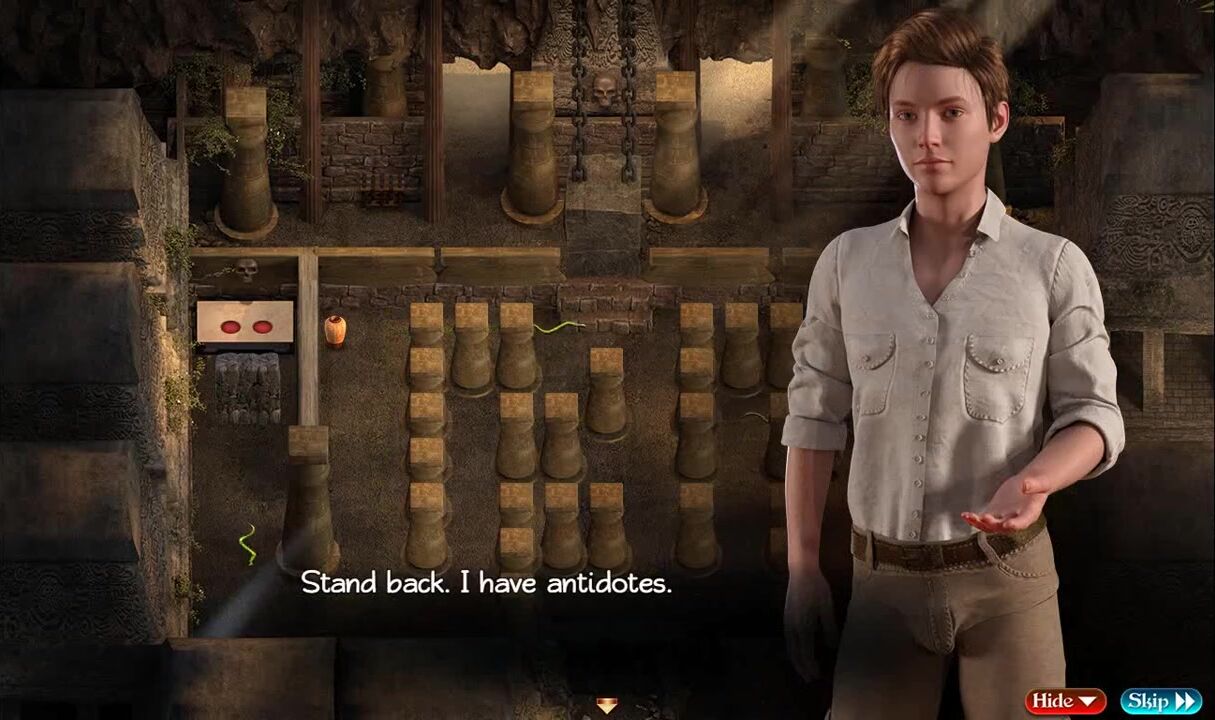The image size is (1215, 720).
Task: Skip the dialogue scene
Action: (1160, 701)
